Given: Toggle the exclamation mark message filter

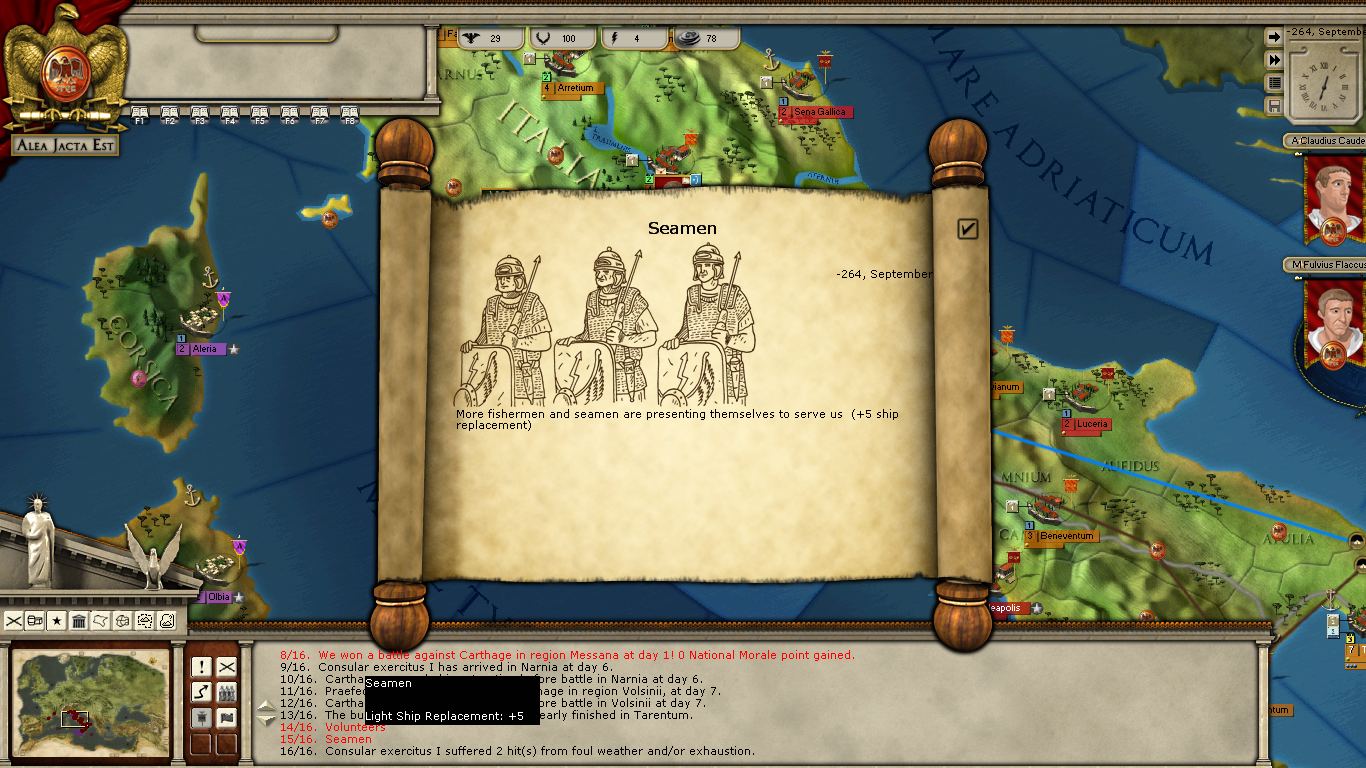Looking at the screenshot, I should 201,667.
